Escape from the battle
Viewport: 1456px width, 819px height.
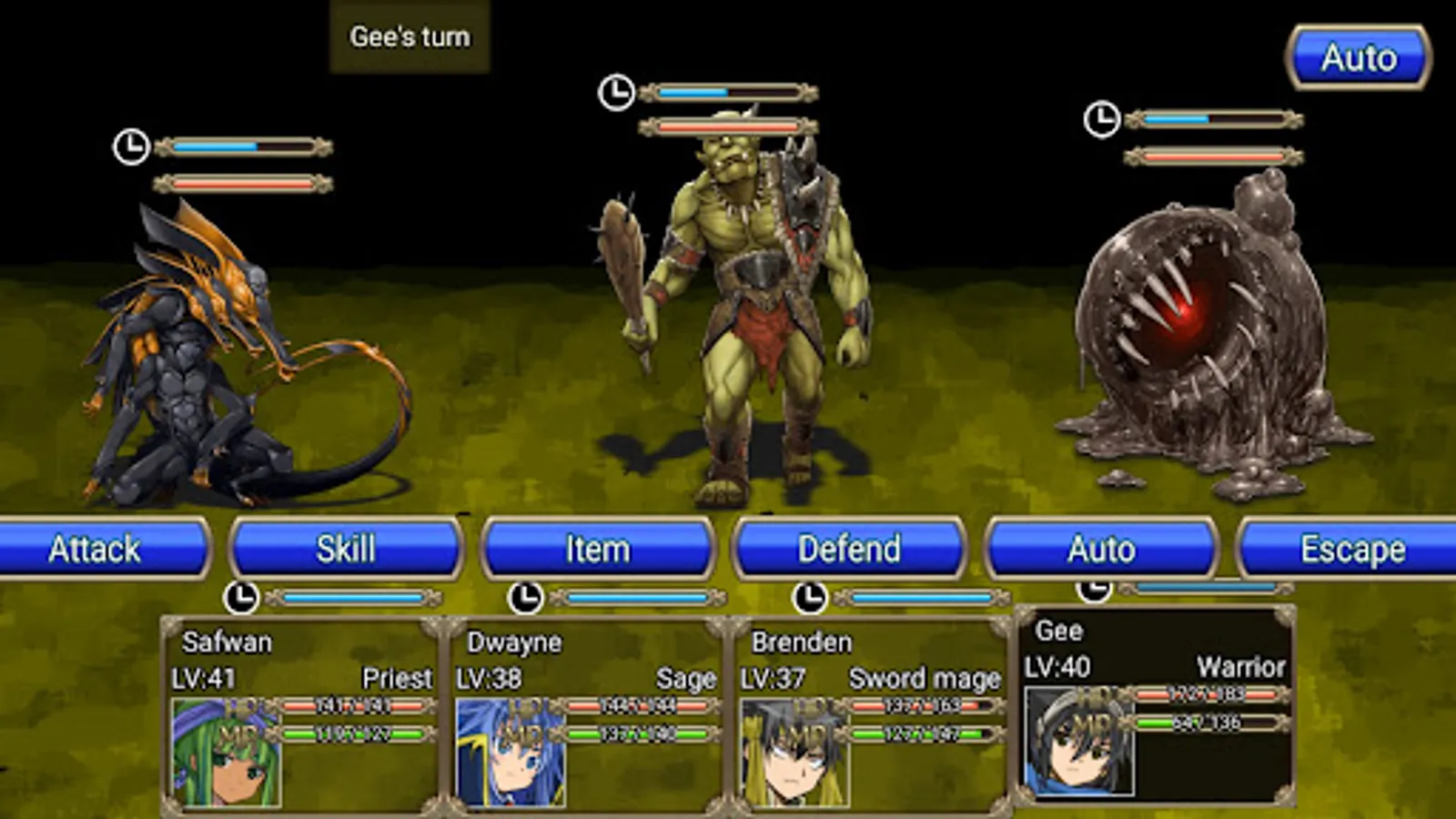[1351, 549]
